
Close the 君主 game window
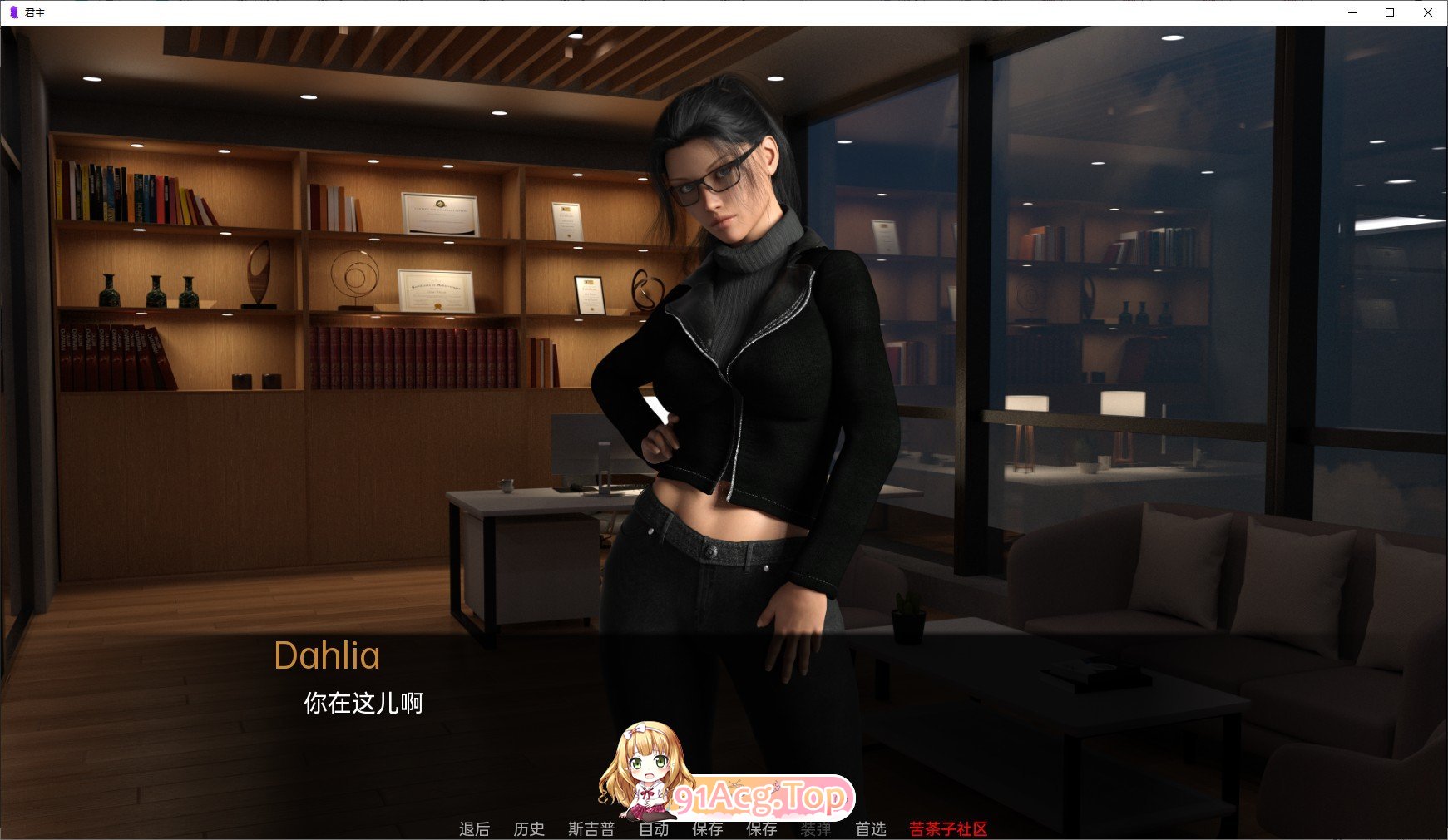point(1428,12)
